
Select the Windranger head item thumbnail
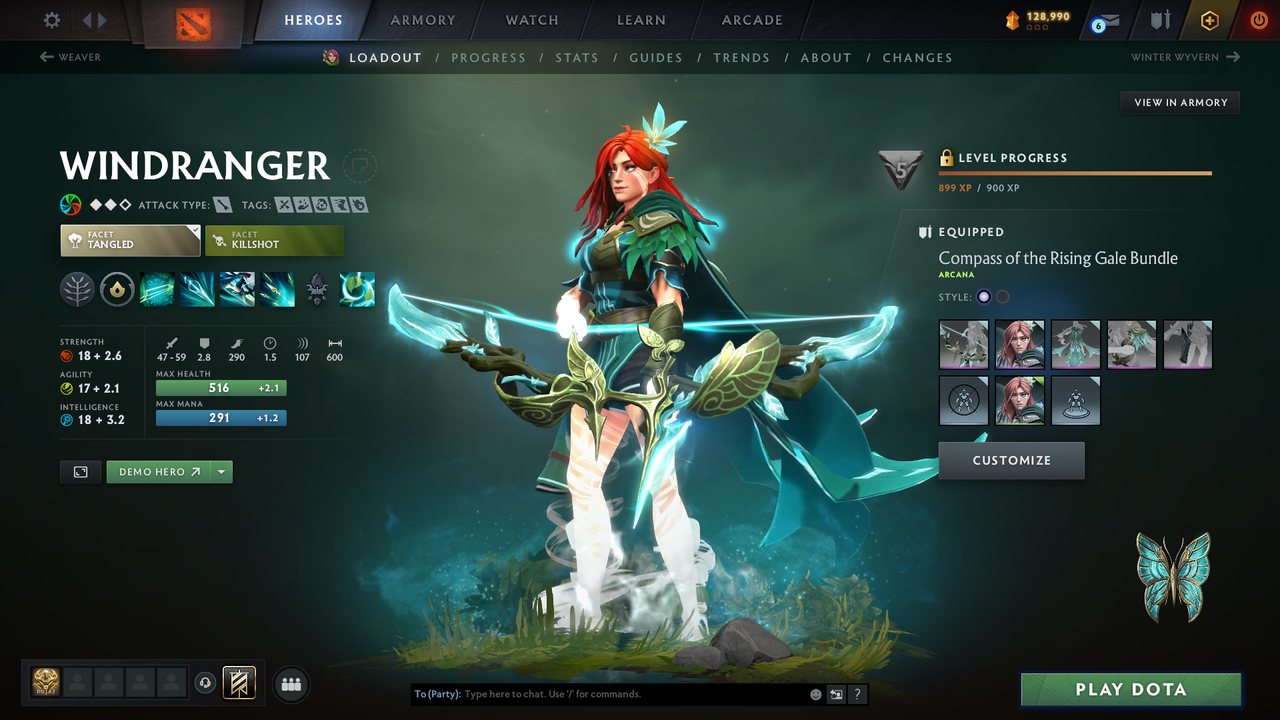coord(1019,344)
